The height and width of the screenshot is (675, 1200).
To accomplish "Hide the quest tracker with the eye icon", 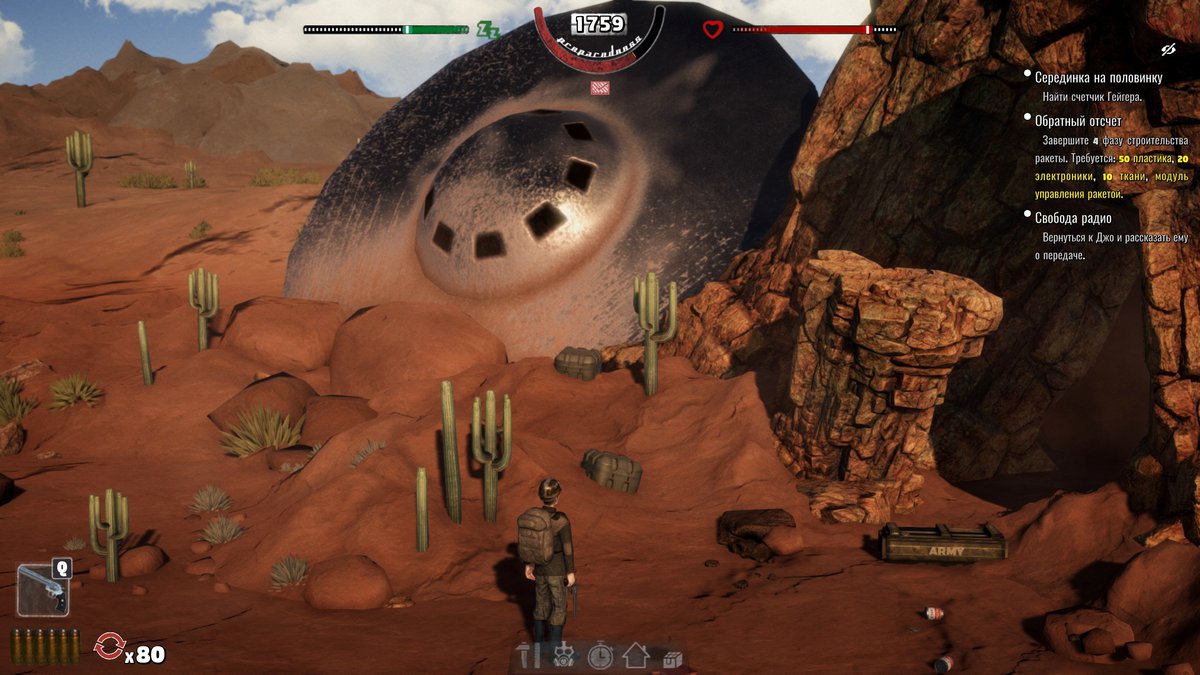I will coord(1166,49).
